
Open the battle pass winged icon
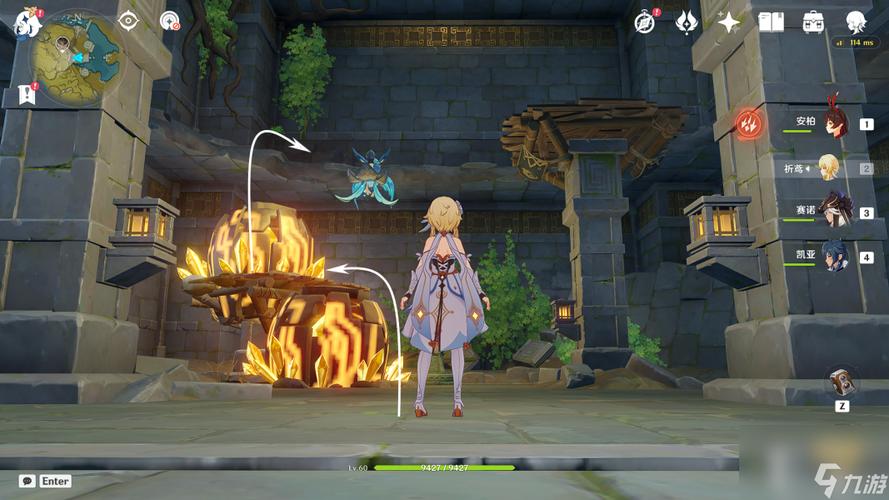(687, 21)
